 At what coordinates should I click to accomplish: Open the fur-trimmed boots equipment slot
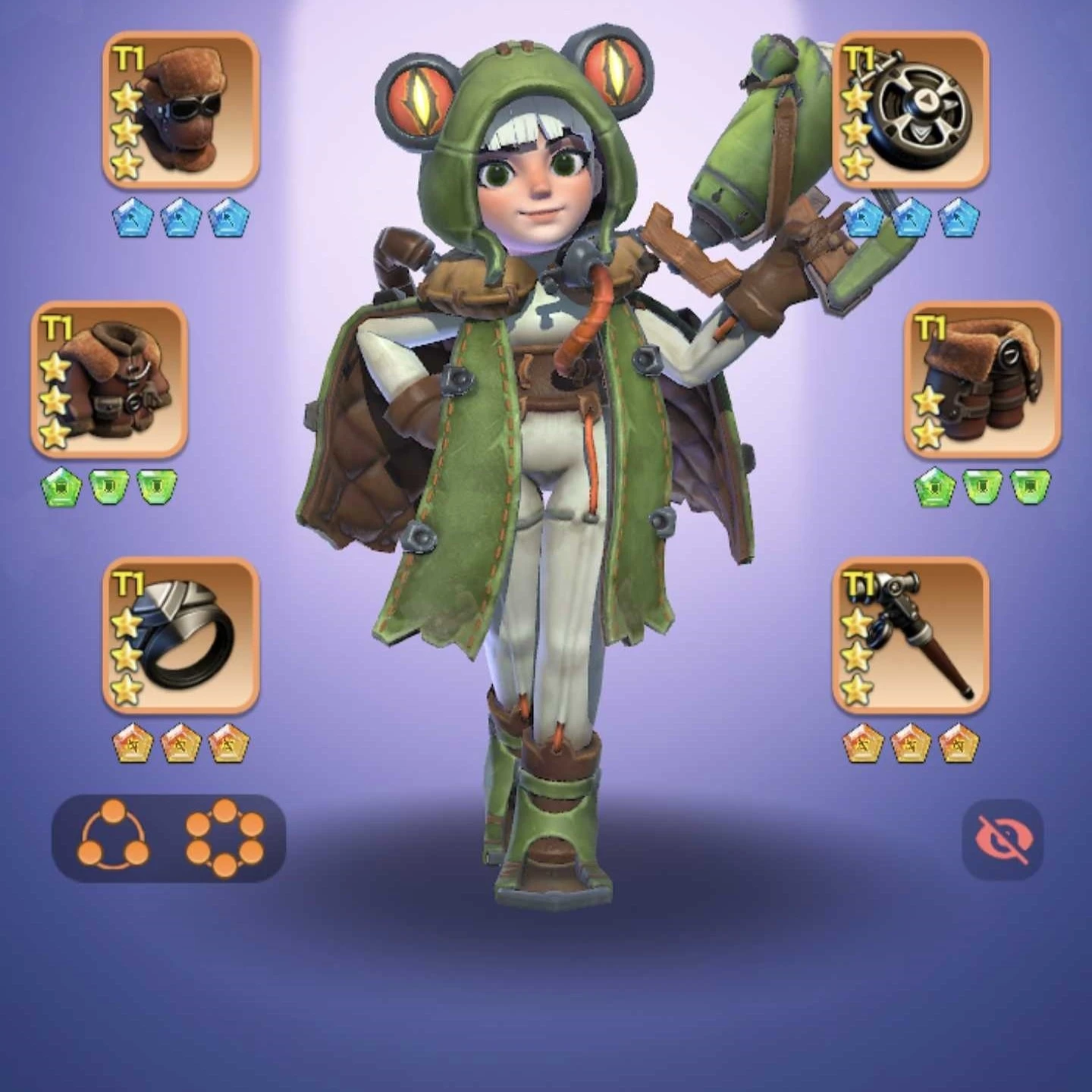(983, 379)
